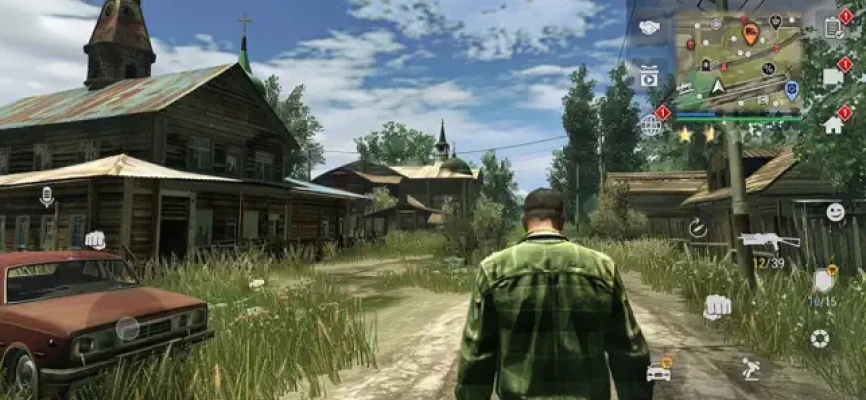The image size is (866, 400).
Task: Open the globe icon with notification
Action: (651, 124)
